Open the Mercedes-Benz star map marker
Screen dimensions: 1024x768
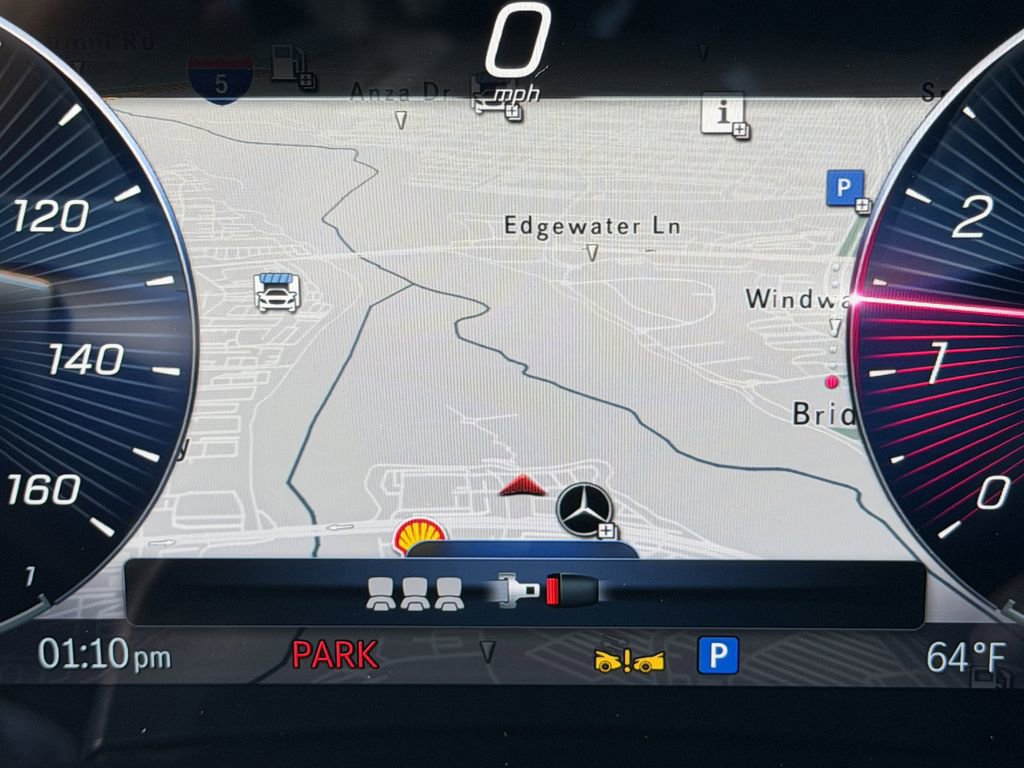[584, 507]
